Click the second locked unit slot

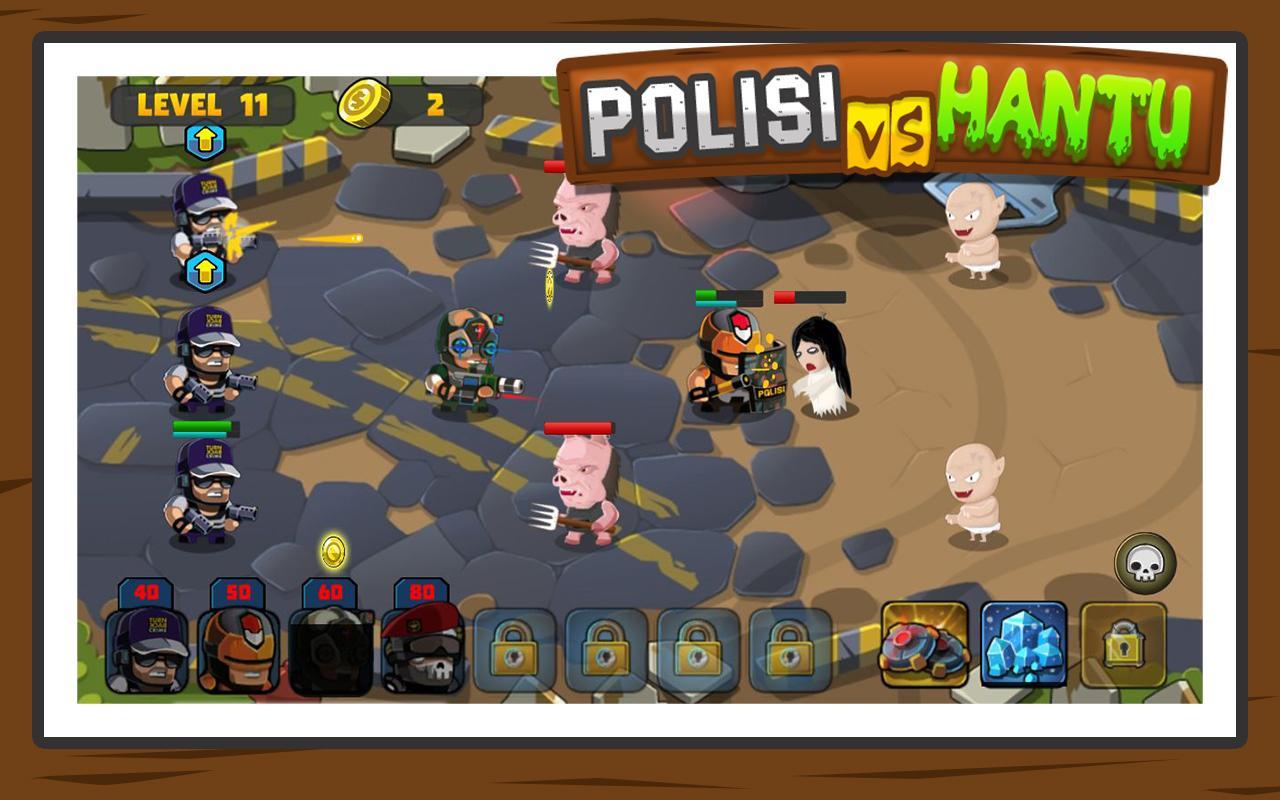point(604,650)
